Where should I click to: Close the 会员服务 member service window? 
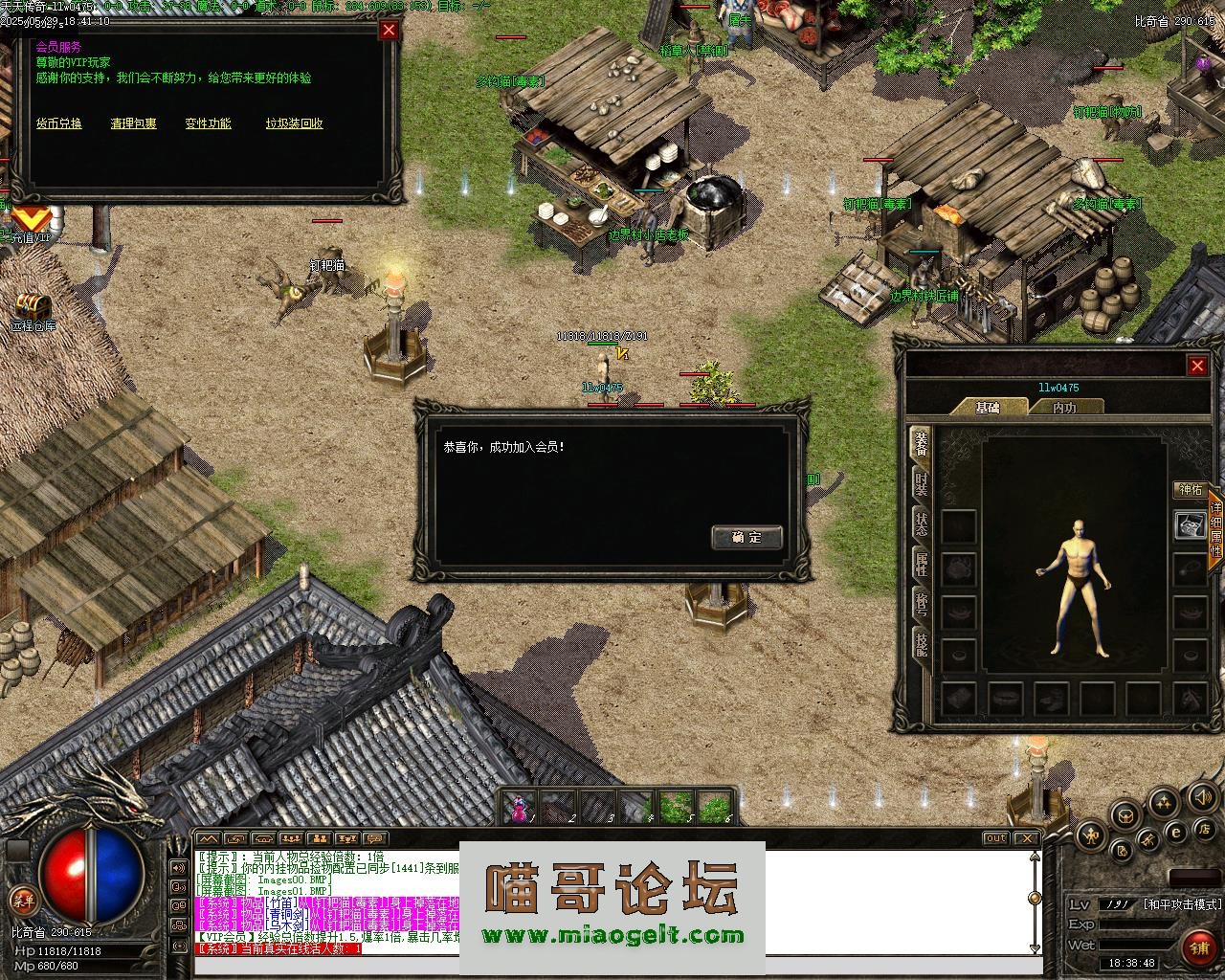click(x=389, y=30)
